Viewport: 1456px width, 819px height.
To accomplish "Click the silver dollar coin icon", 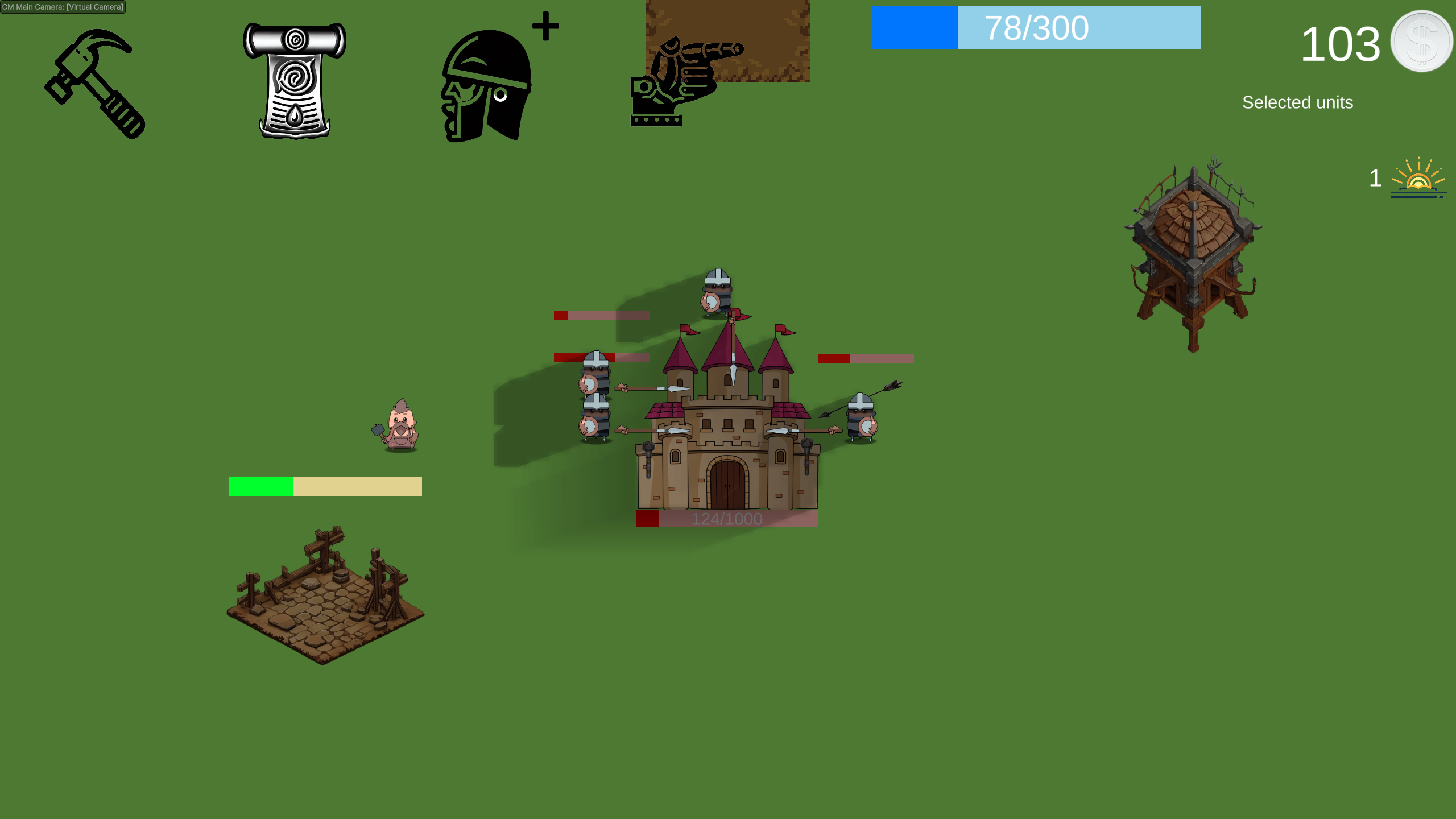I will [1422, 41].
